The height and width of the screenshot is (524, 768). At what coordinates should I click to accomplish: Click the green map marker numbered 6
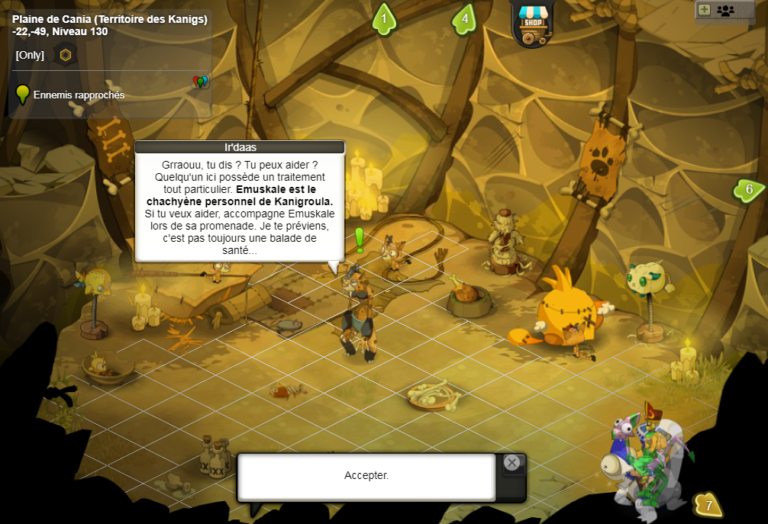point(748,189)
